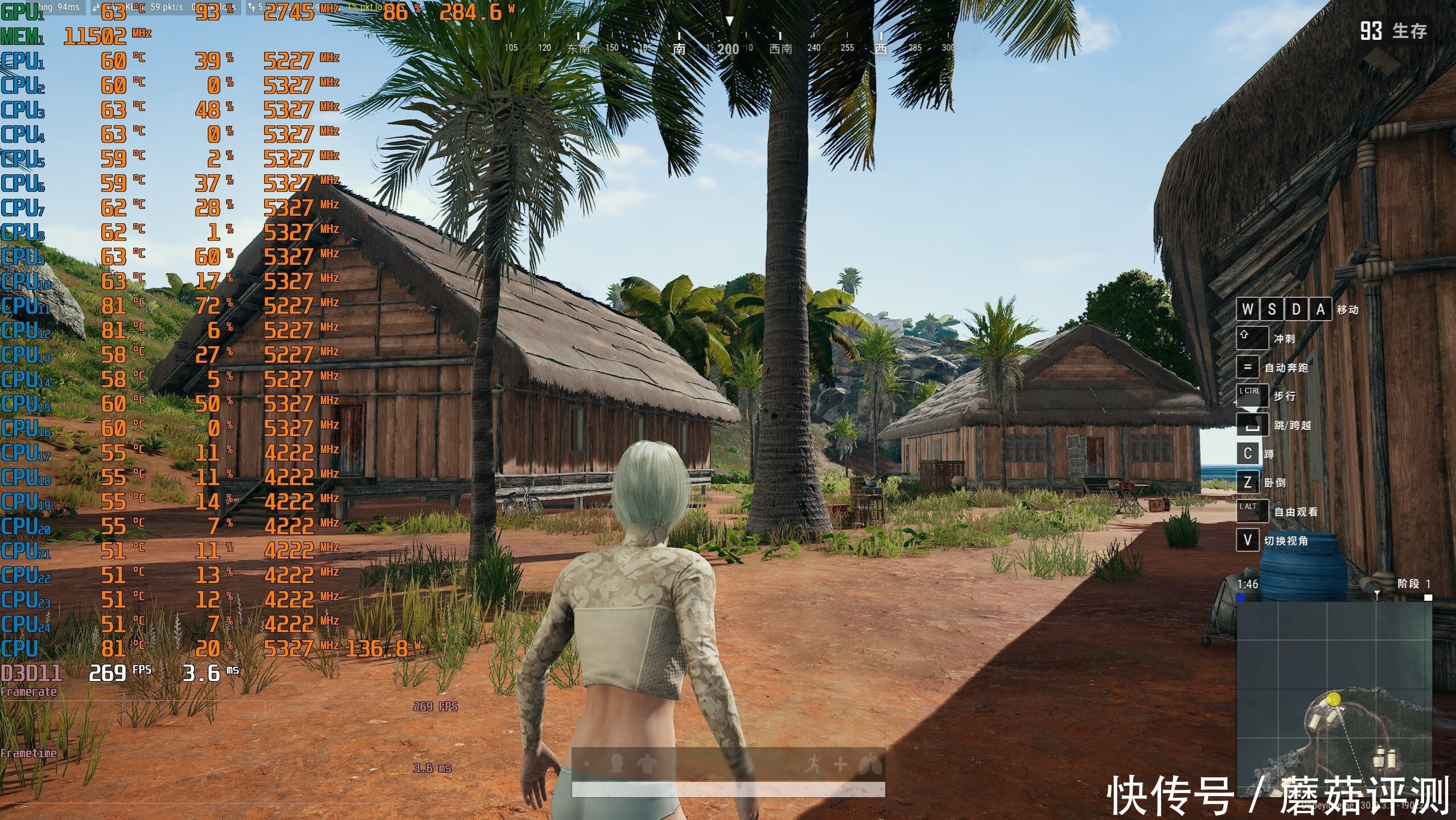Click the lungs breath icon

(x=870, y=764)
